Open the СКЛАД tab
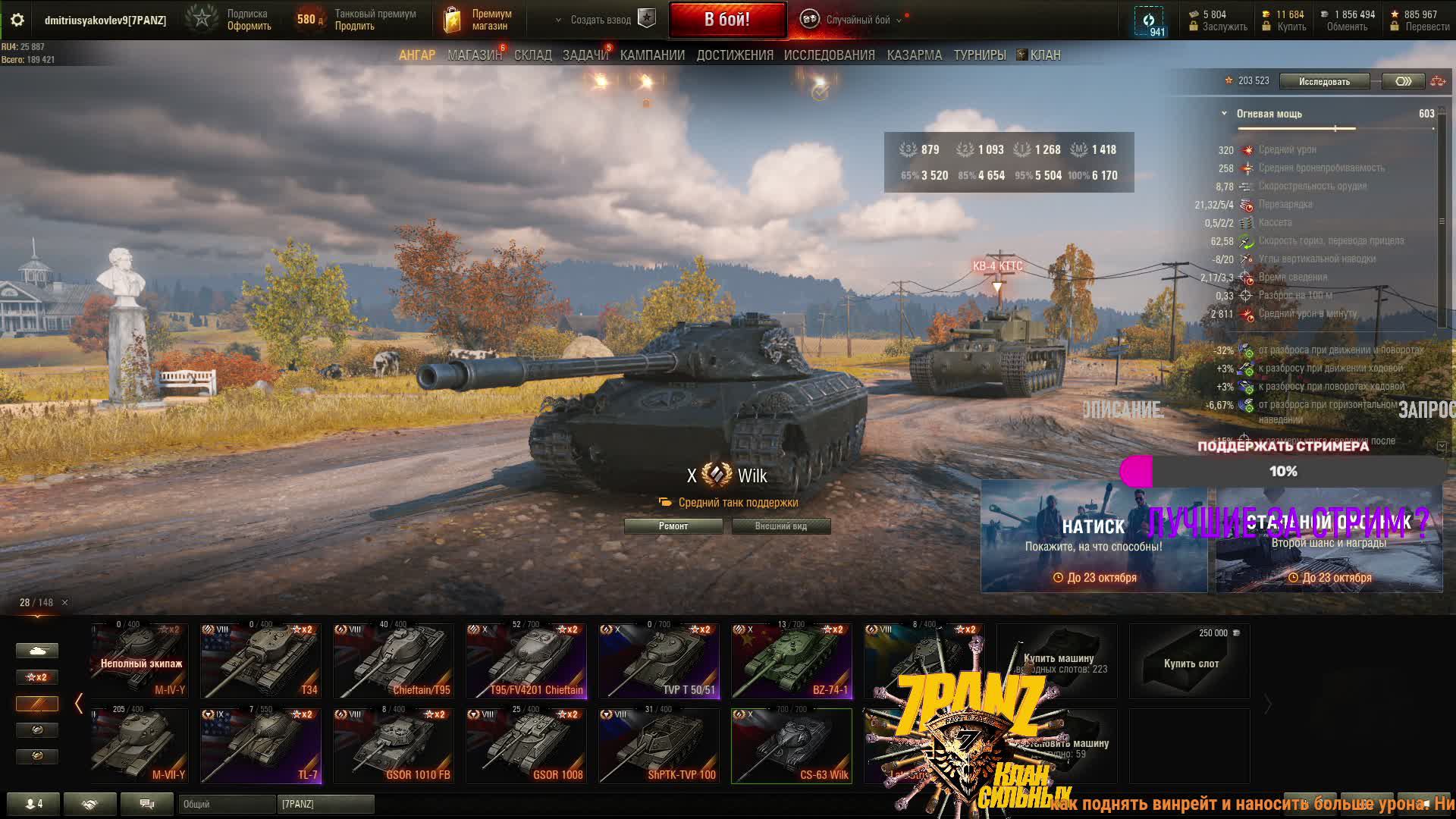1456x819 pixels. tap(532, 55)
